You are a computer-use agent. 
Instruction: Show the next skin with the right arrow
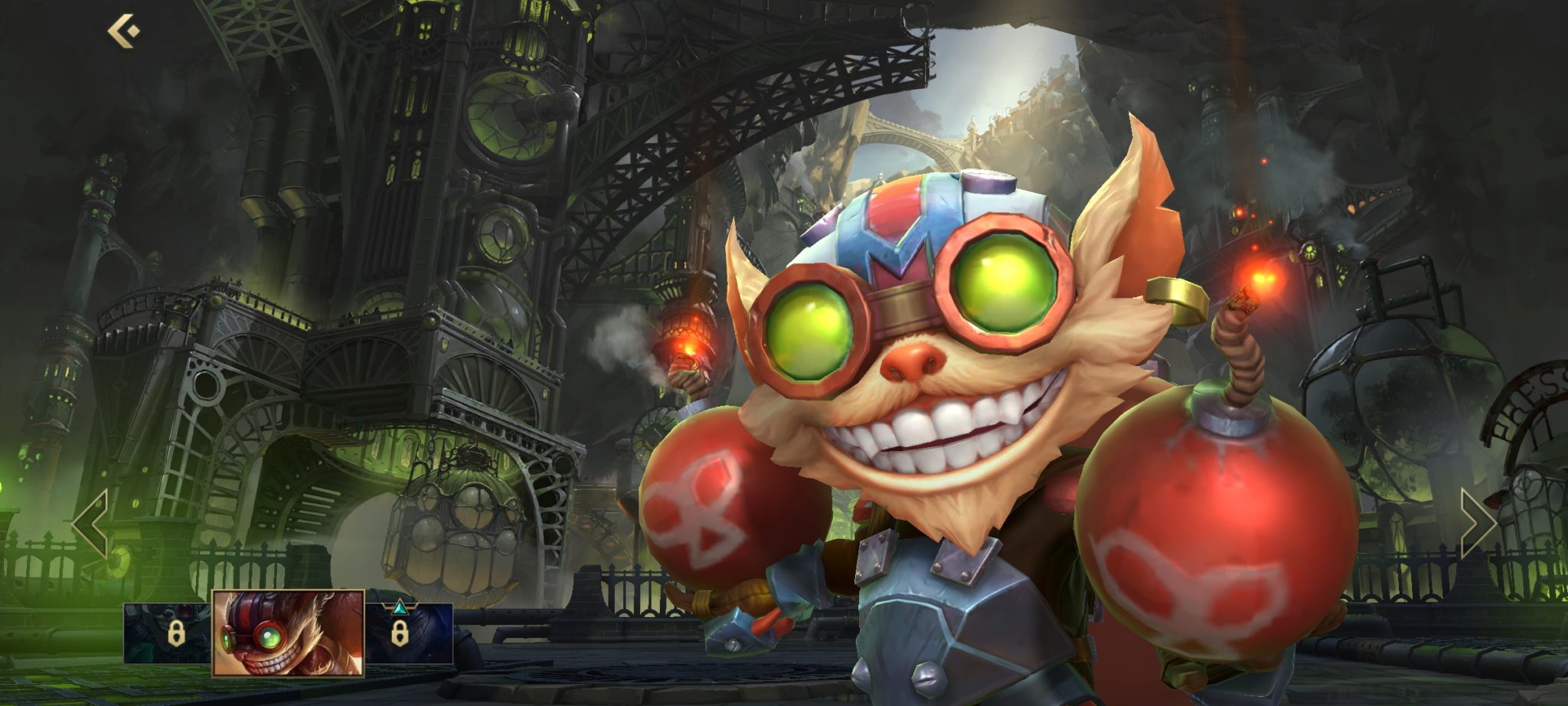[x=1477, y=524]
